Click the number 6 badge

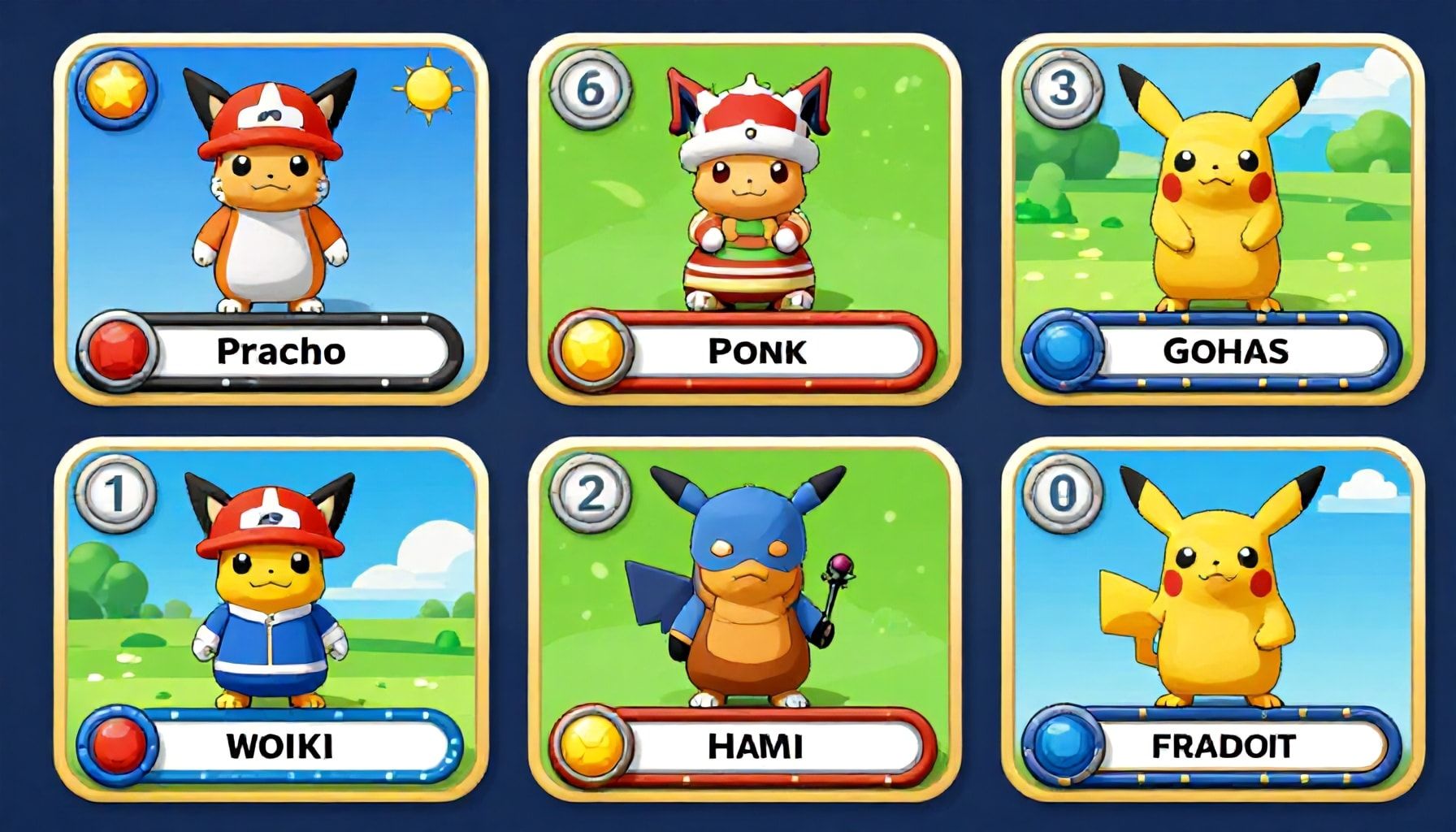pyautogui.click(x=590, y=88)
